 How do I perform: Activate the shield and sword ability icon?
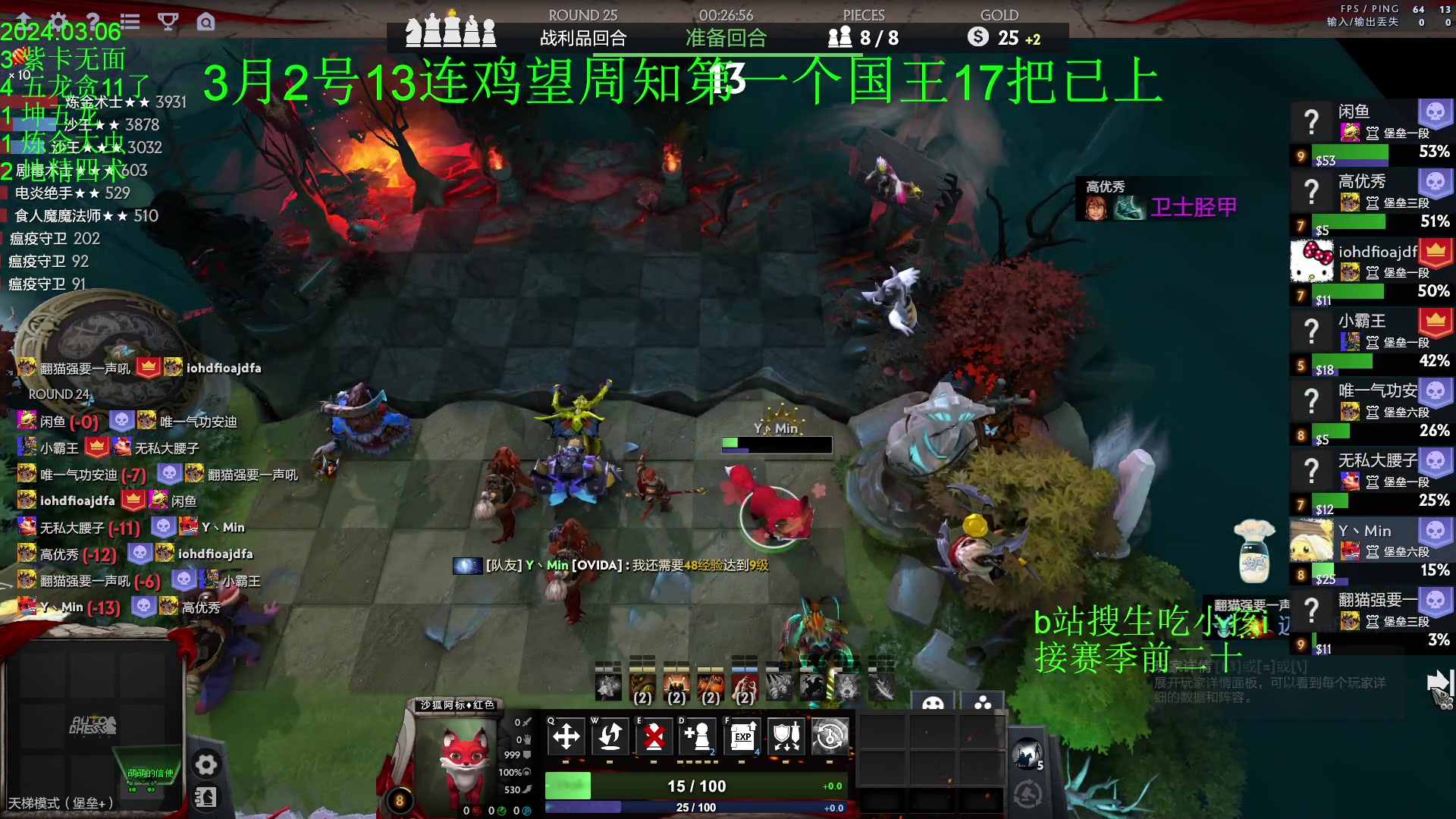click(786, 736)
